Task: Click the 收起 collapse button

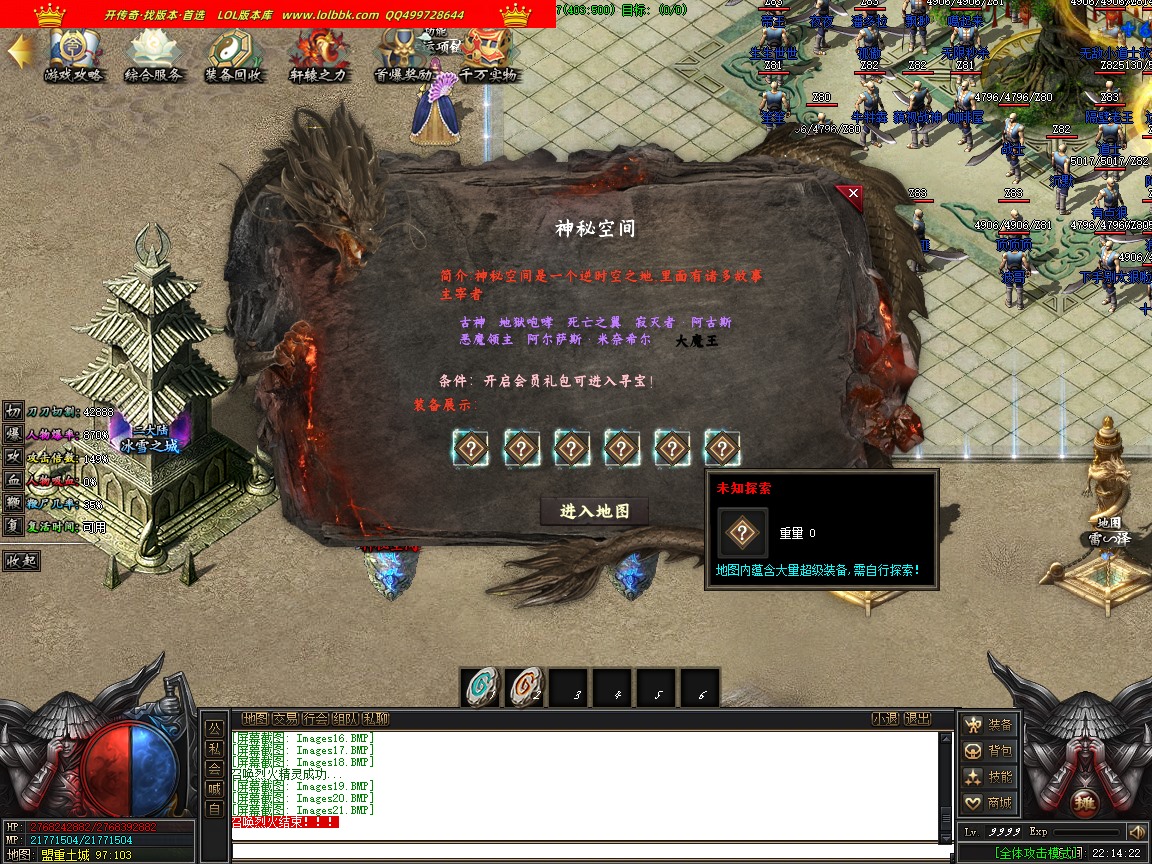Action: [21, 560]
